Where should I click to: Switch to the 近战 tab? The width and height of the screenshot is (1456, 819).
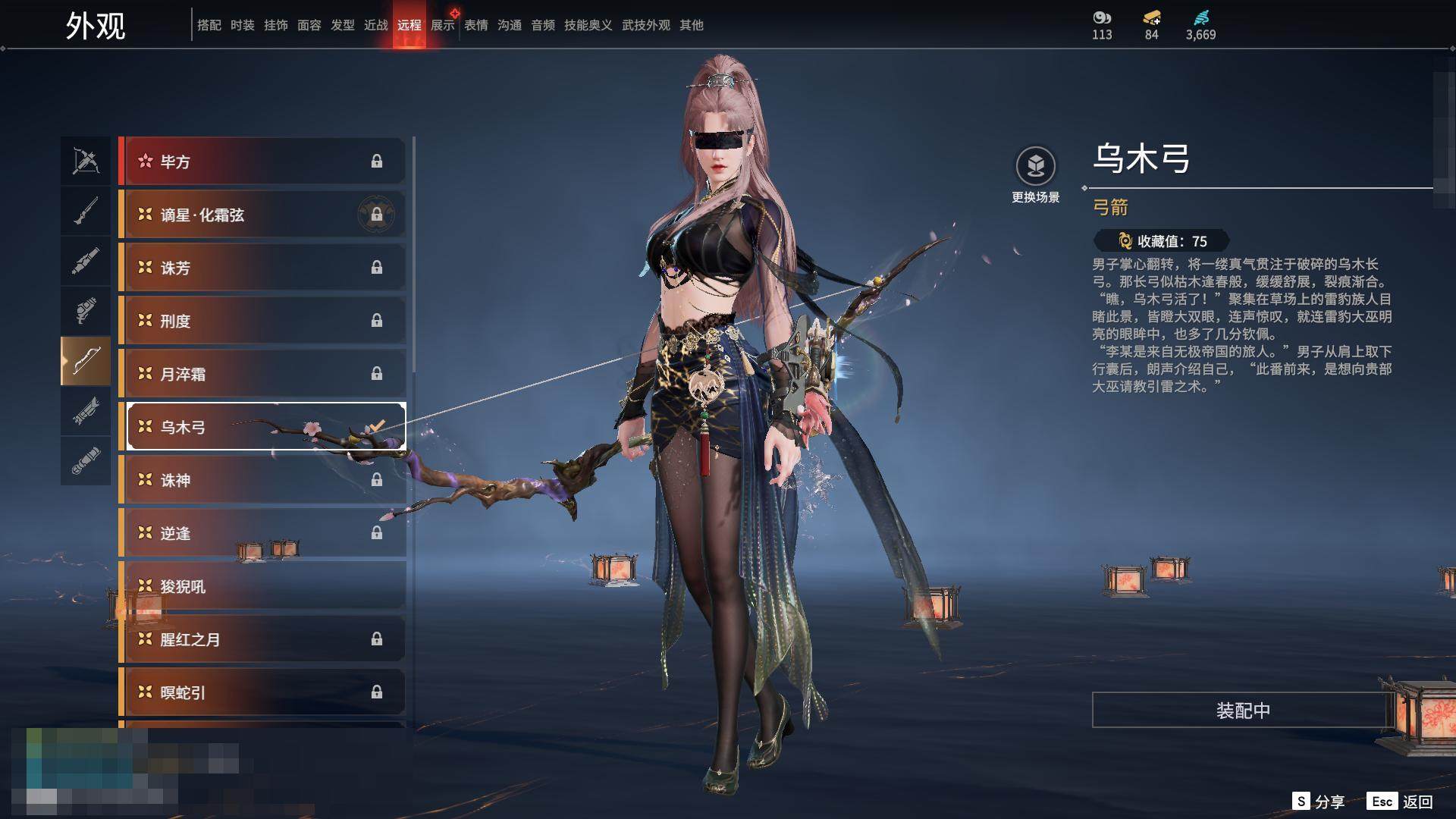pos(376,25)
